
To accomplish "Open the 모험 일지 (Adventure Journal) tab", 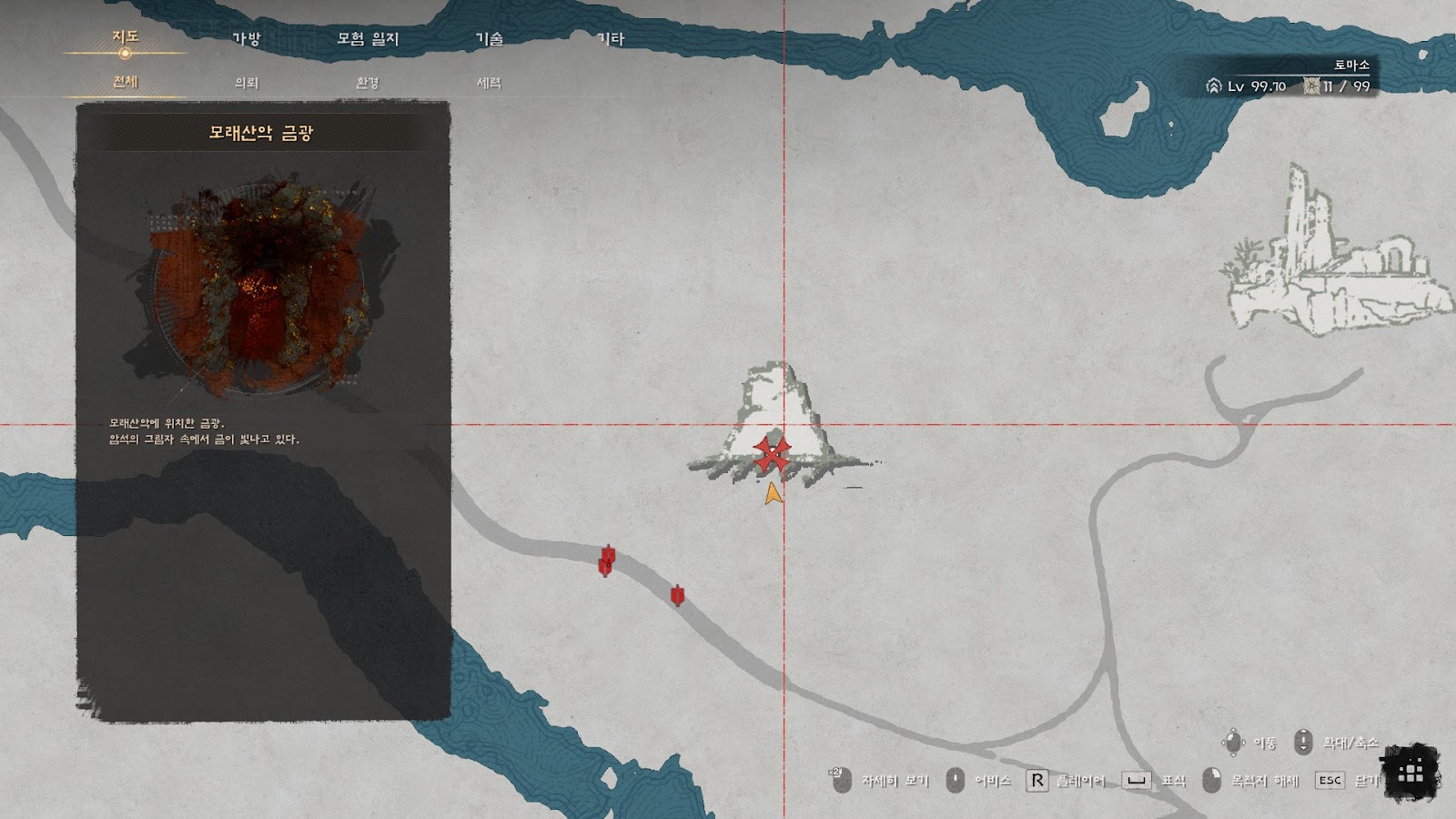I will point(368,39).
